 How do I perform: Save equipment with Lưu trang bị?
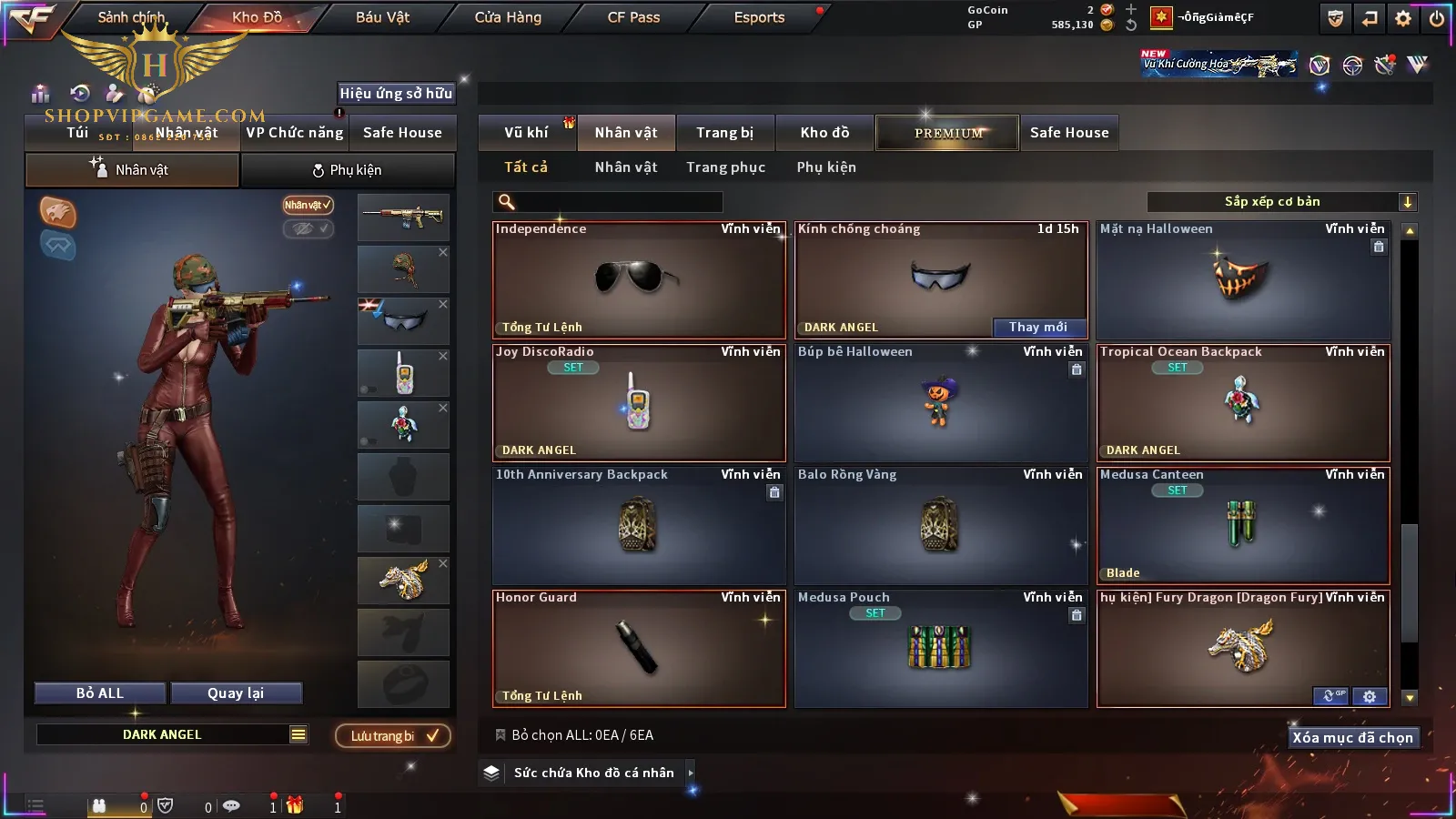(x=393, y=736)
